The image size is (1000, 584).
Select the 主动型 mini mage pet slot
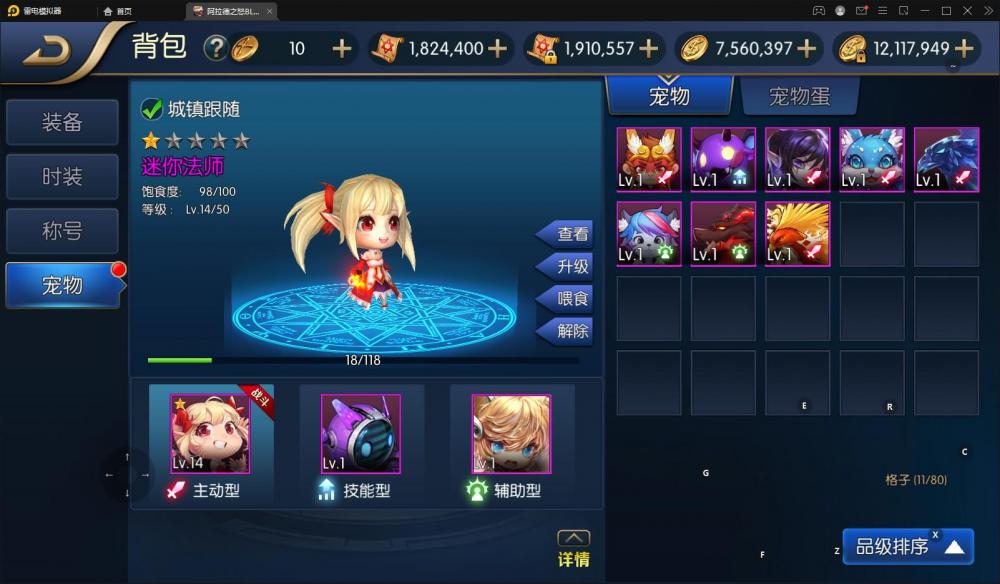click(x=210, y=434)
